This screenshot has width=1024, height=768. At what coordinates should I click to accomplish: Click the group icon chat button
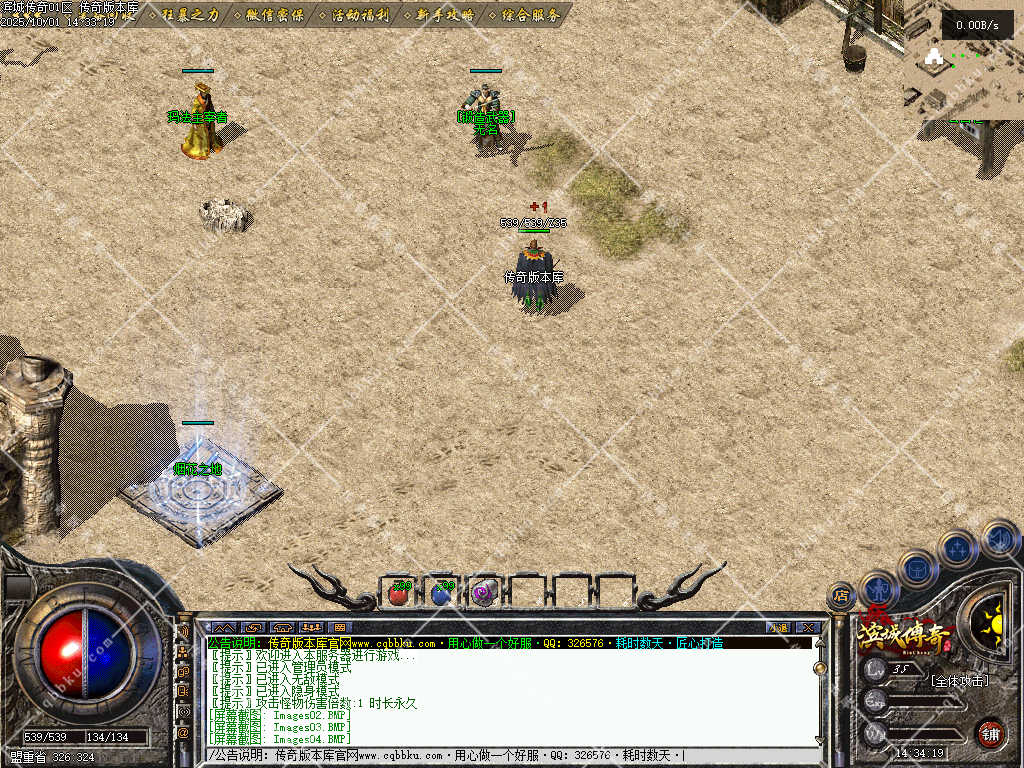pyautogui.click(x=311, y=628)
